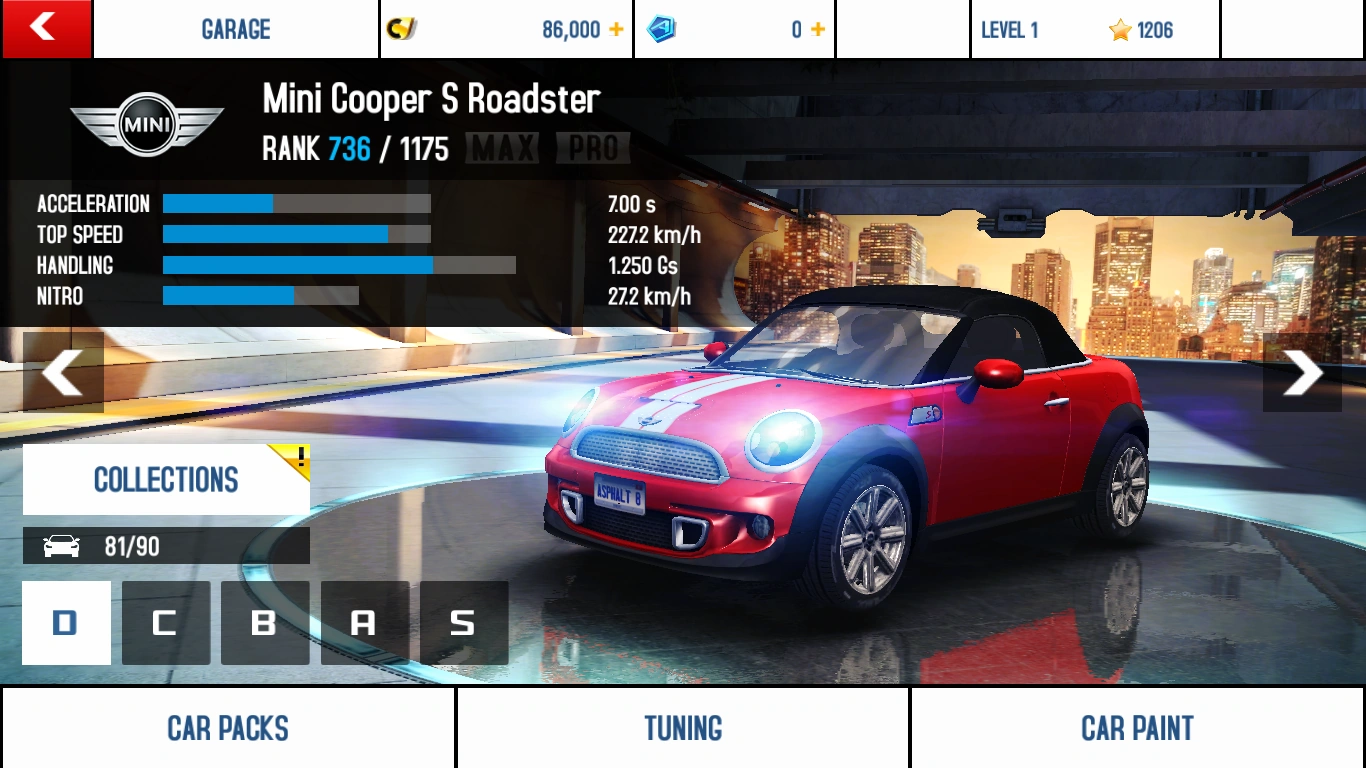Switch to Class S tab
Image resolution: width=1366 pixels, height=768 pixels.
[463, 622]
